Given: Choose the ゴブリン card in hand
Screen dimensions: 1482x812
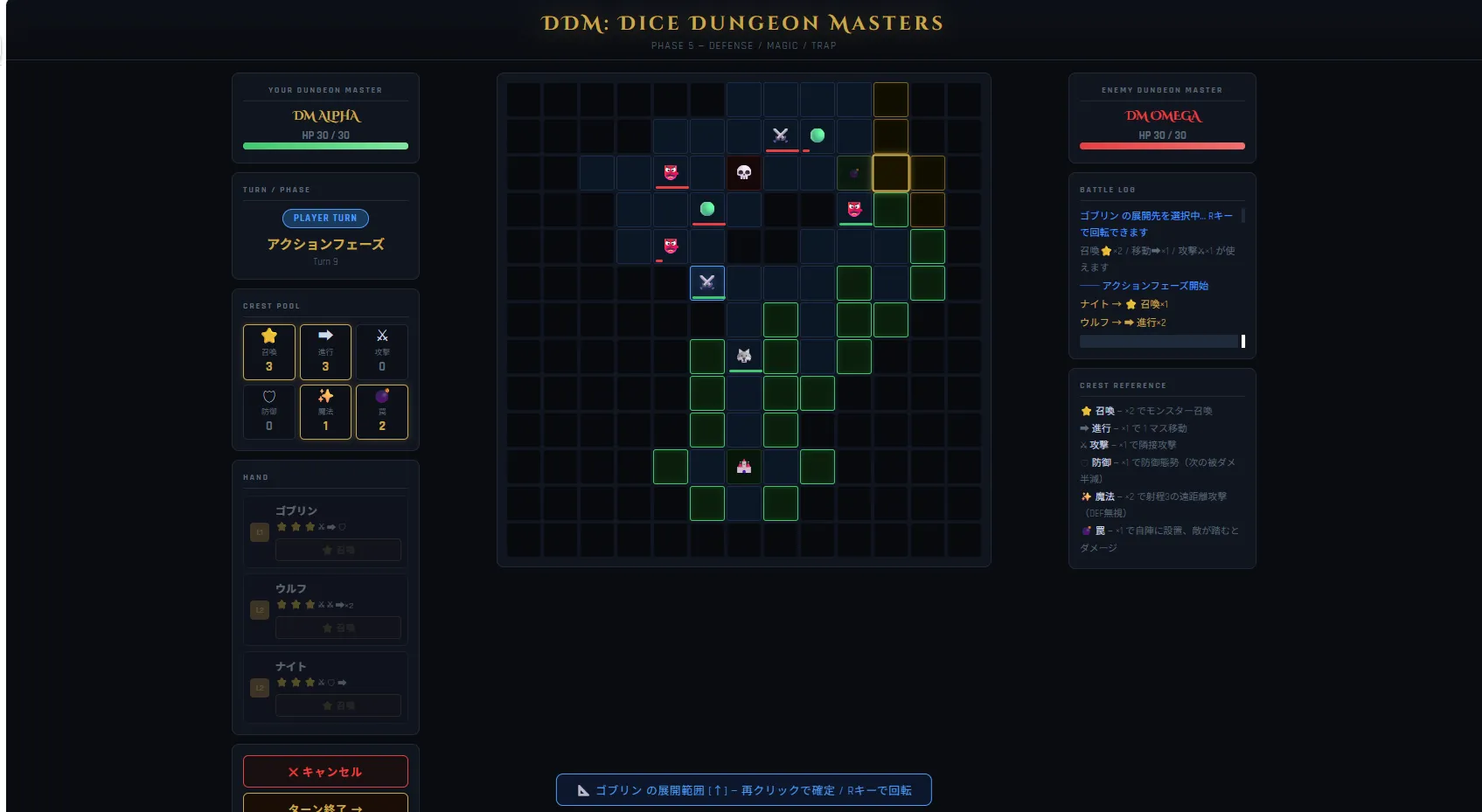Looking at the screenshot, I should [325, 511].
